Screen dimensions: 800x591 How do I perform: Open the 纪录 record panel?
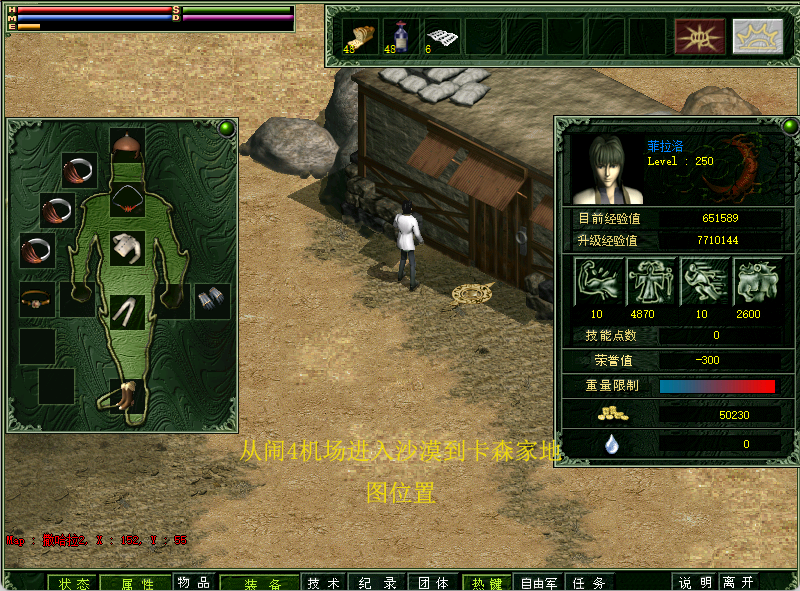pos(377,582)
